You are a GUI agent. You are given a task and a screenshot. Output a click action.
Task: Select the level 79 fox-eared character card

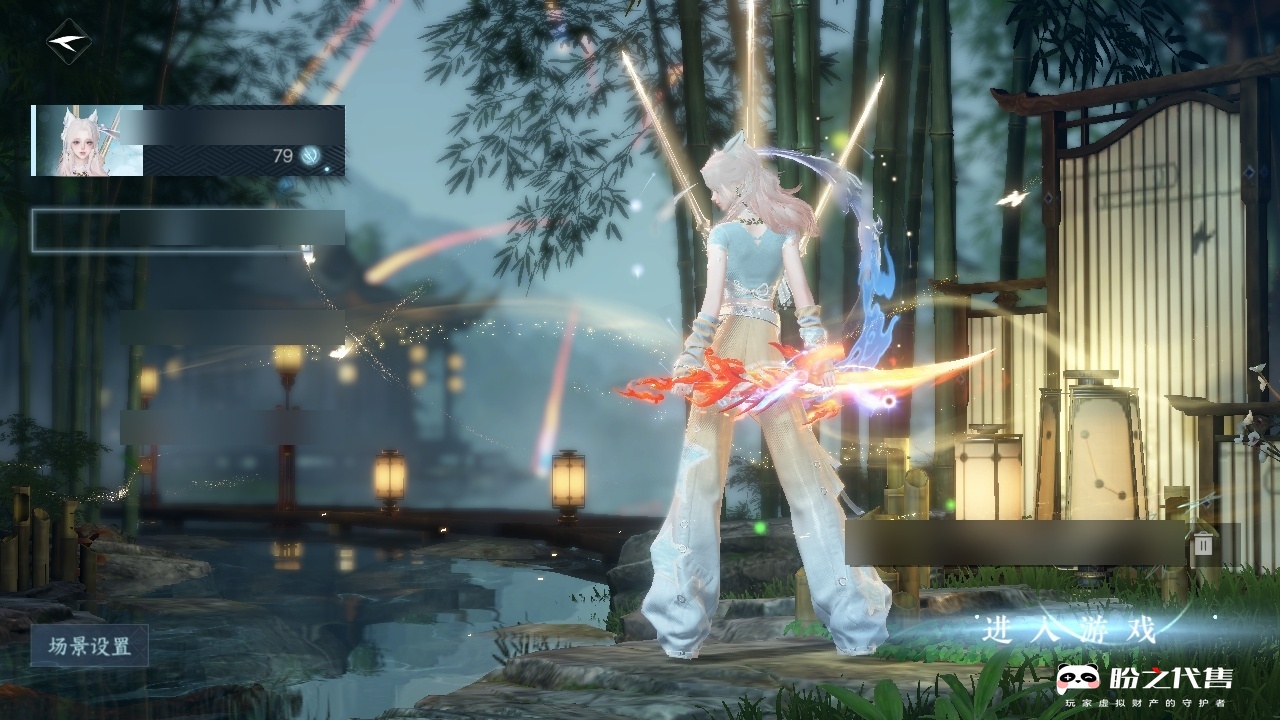(188, 140)
